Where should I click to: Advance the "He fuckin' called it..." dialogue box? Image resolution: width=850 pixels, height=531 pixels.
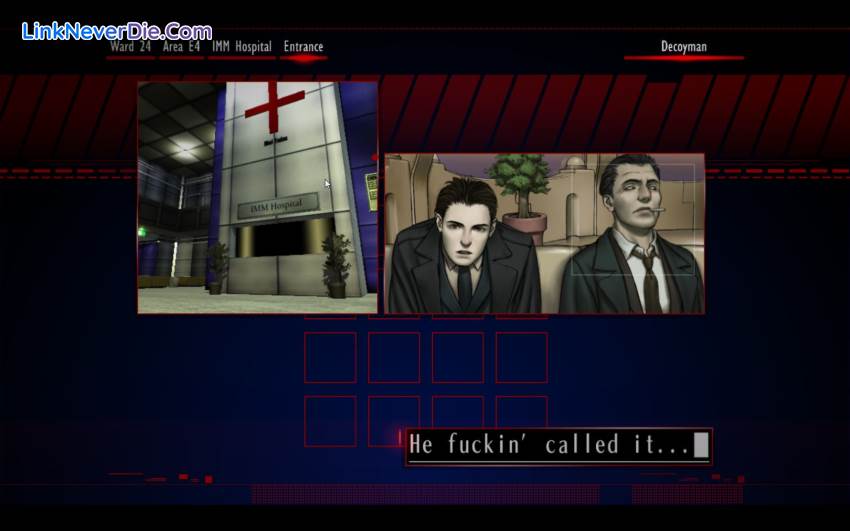[x=558, y=446]
